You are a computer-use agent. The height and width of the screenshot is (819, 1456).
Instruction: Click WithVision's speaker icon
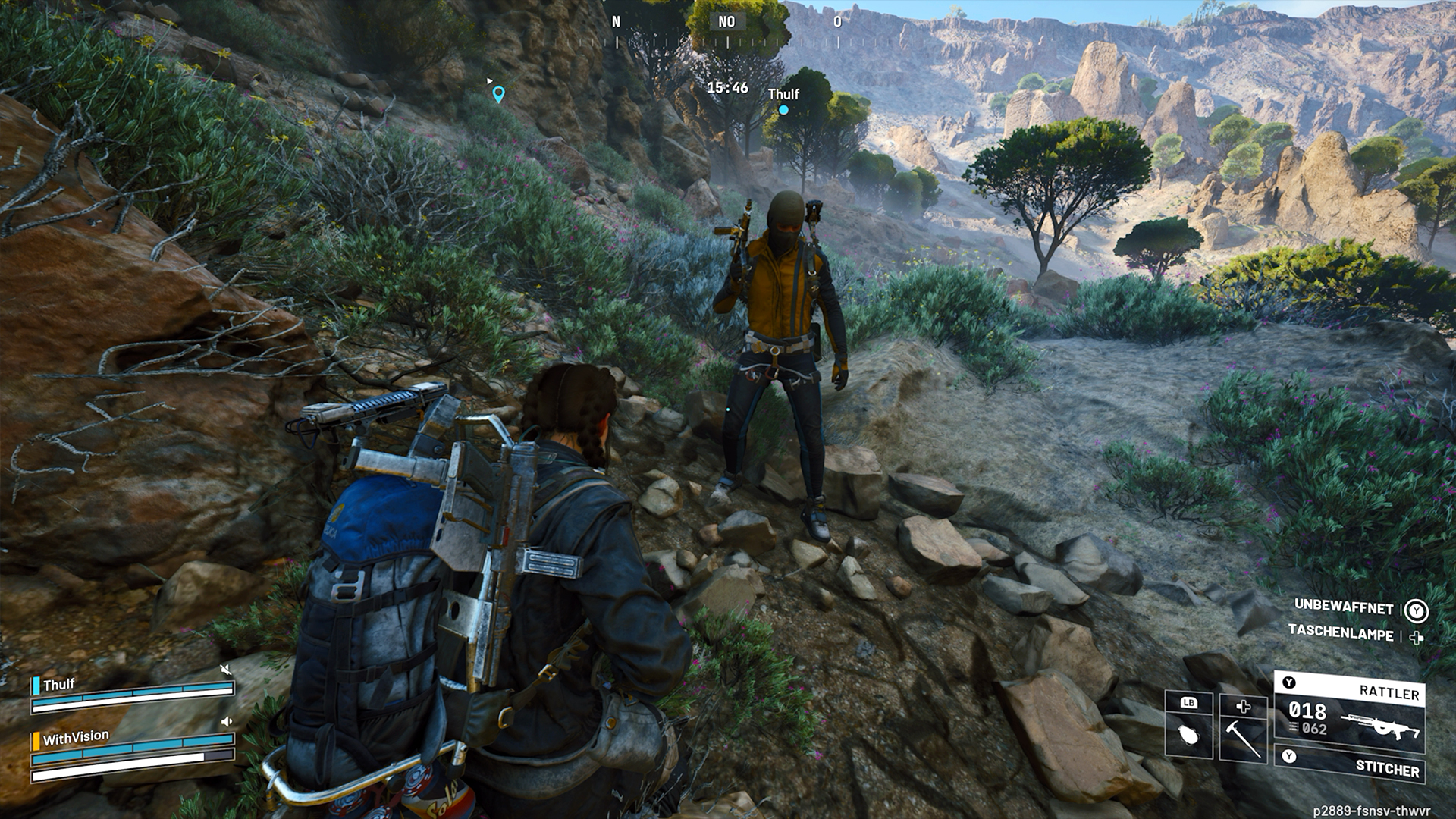[225, 722]
